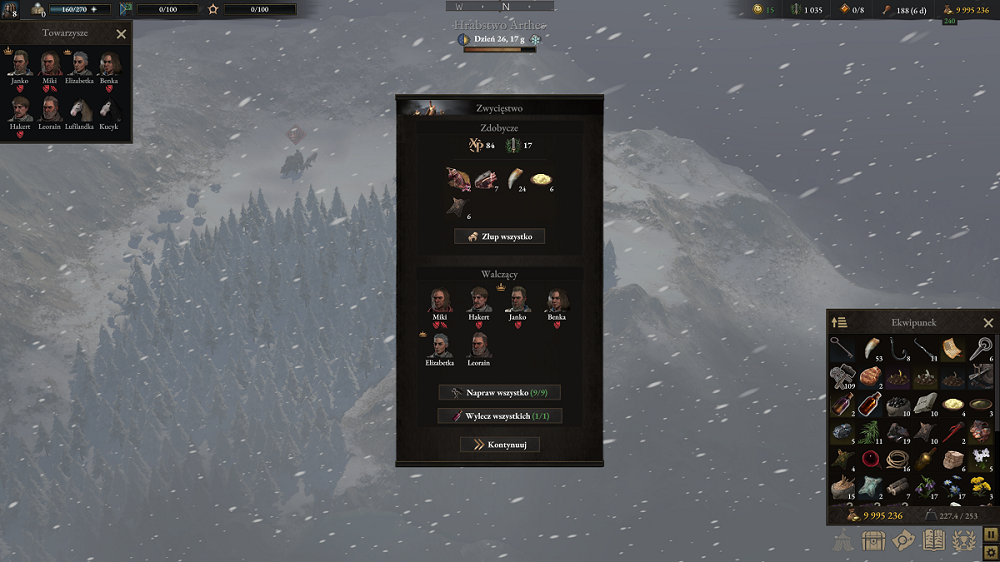
Task: Select Leorain among the Walczący fighters
Action: click(479, 346)
